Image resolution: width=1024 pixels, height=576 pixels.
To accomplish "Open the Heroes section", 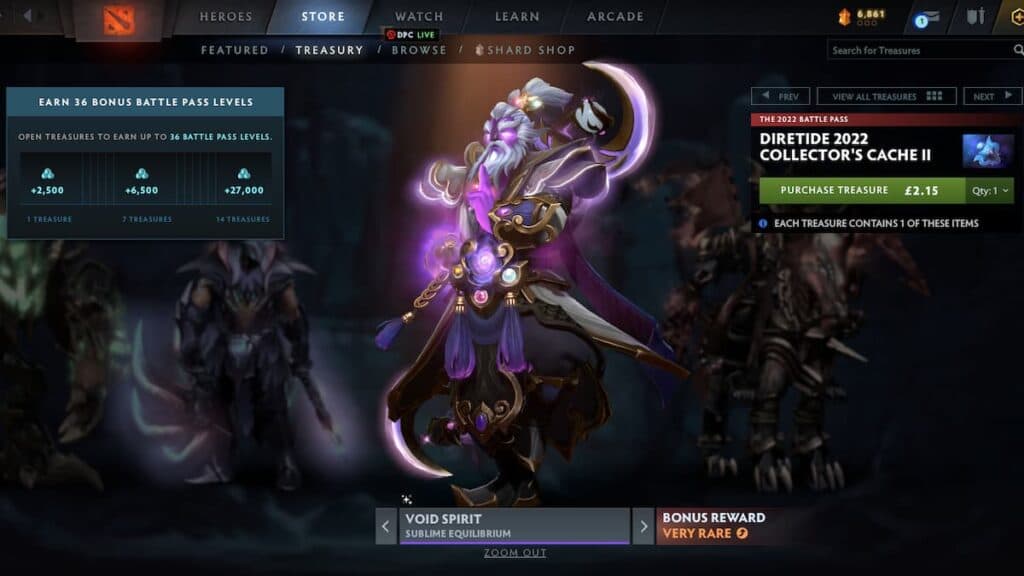I will point(226,17).
